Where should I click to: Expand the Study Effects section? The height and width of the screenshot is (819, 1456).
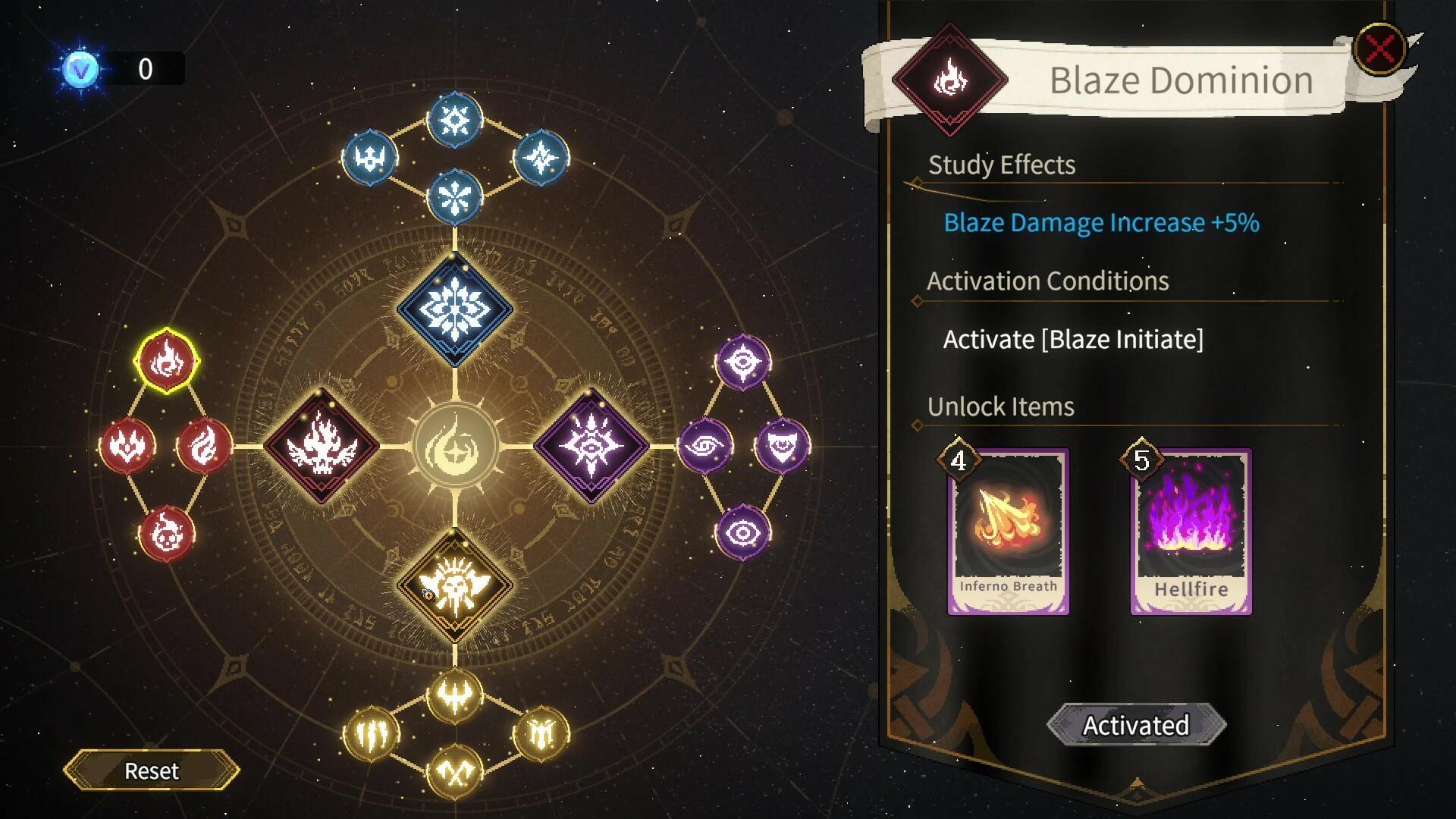pos(1001,165)
